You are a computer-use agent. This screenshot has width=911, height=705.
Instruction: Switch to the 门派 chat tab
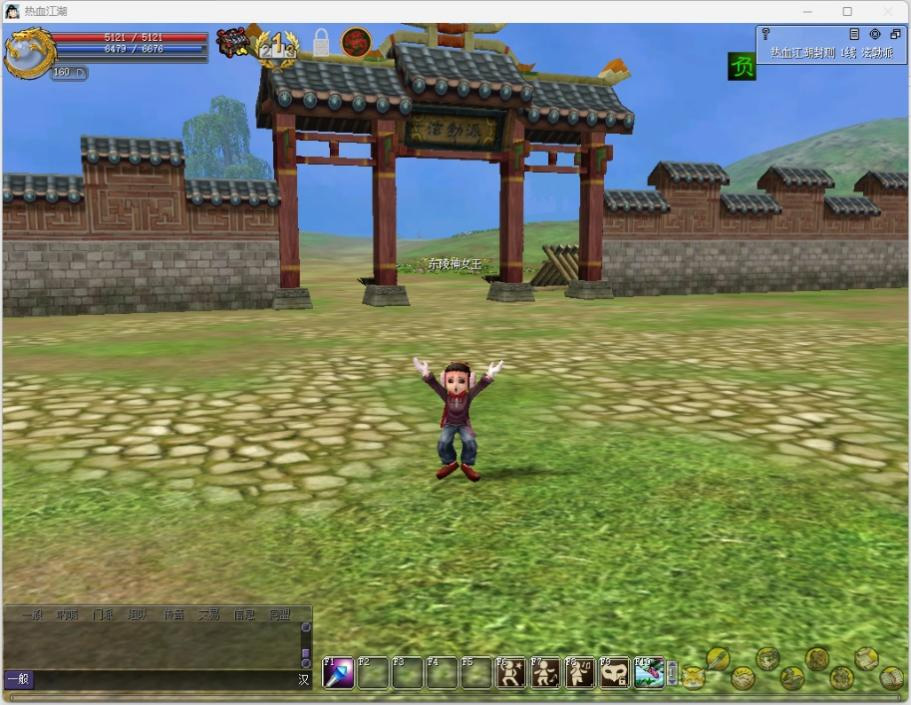point(103,615)
